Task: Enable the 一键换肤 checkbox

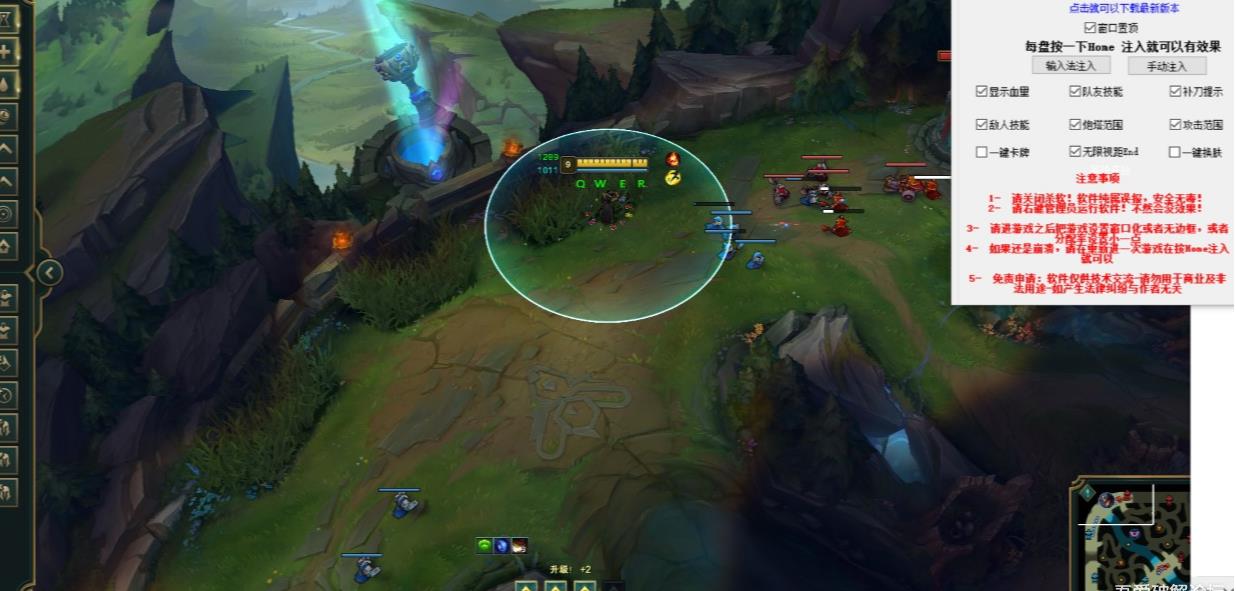Action: (1175, 153)
